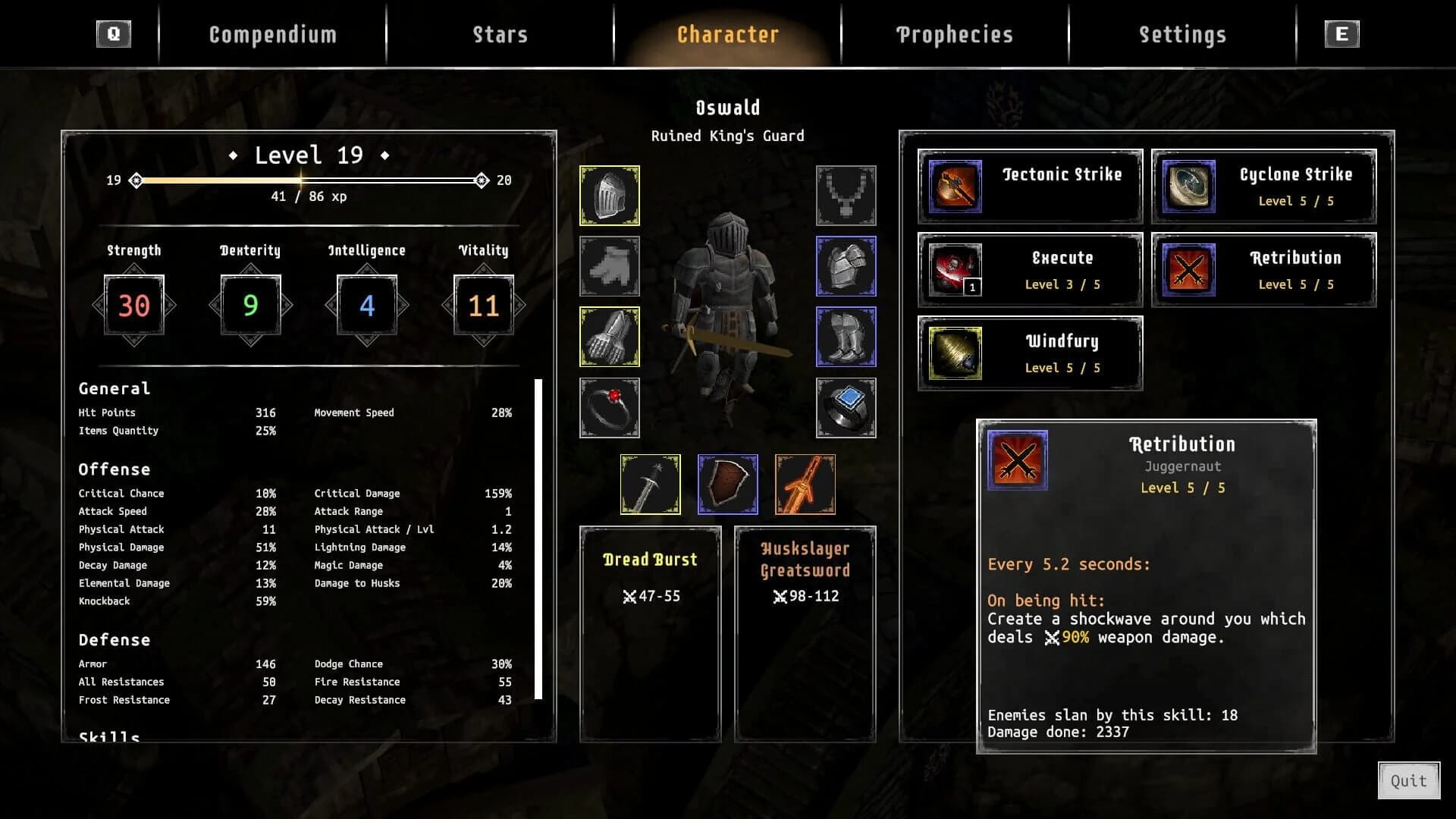Select the Tectonic Strike skill icon

(954, 186)
